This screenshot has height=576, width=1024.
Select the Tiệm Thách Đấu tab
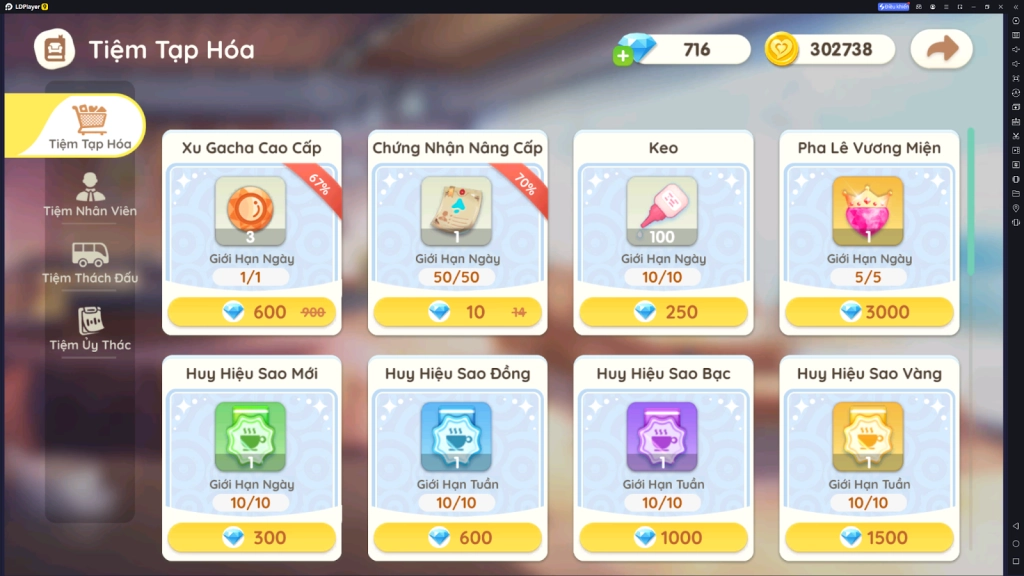90,262
